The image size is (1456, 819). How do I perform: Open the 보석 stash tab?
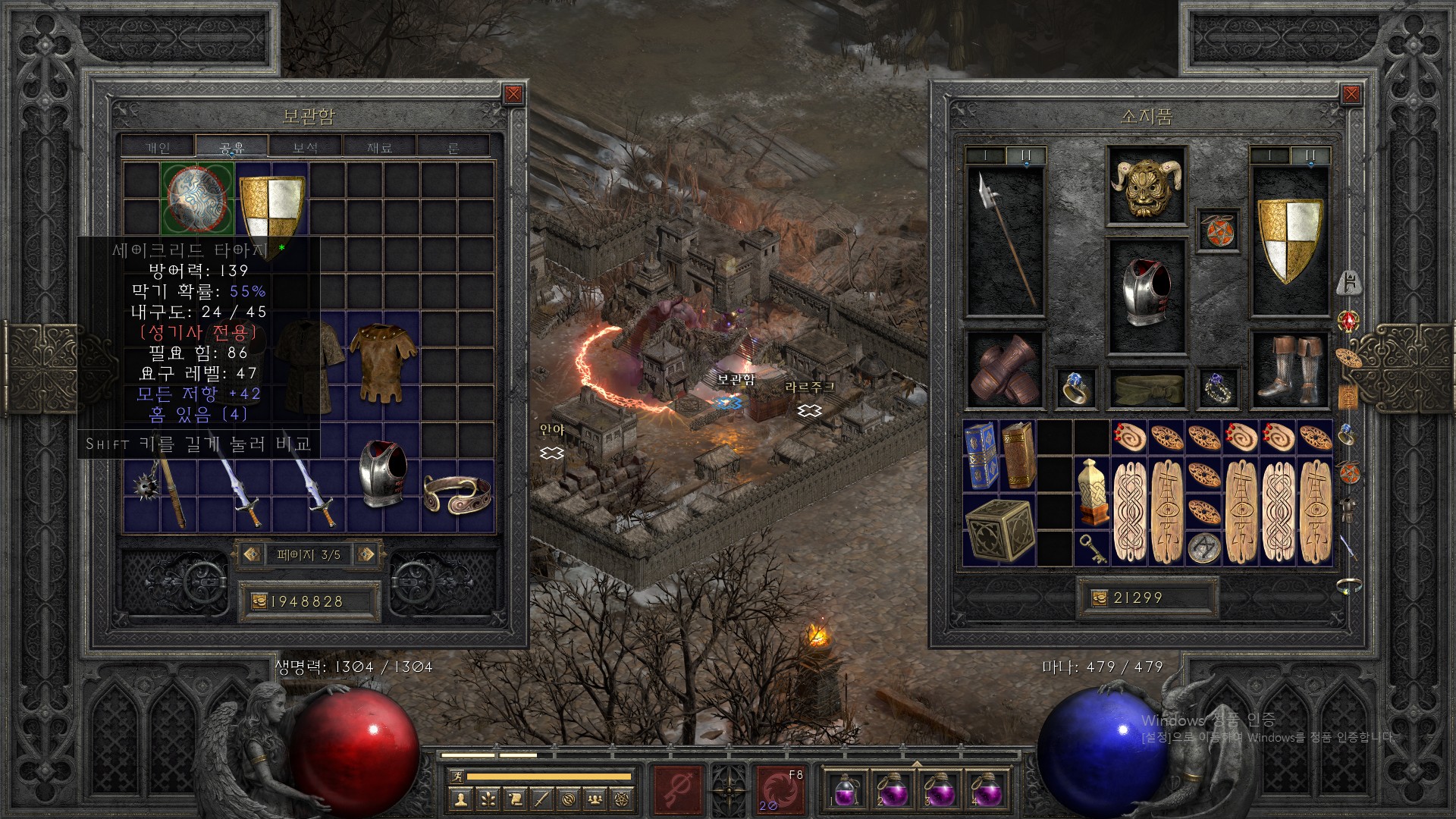pos(306,147)
